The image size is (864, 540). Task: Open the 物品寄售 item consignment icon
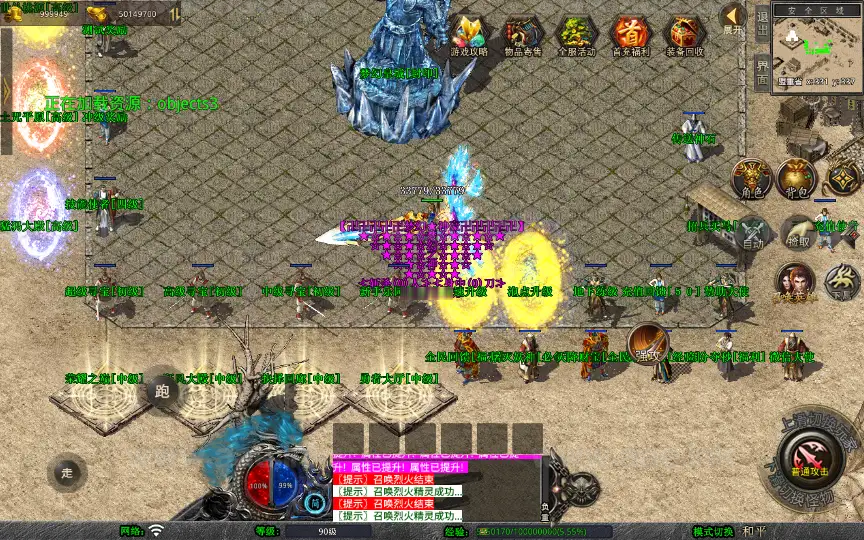[523, 36]
